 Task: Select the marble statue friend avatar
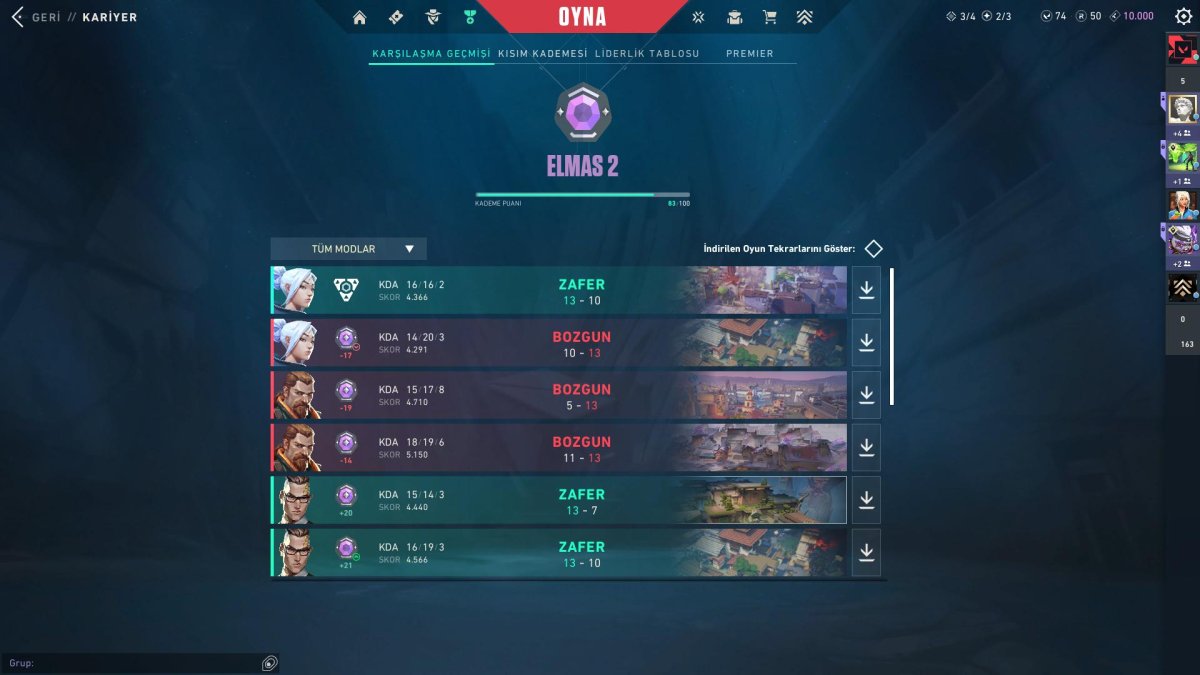tap(1182, 109)
